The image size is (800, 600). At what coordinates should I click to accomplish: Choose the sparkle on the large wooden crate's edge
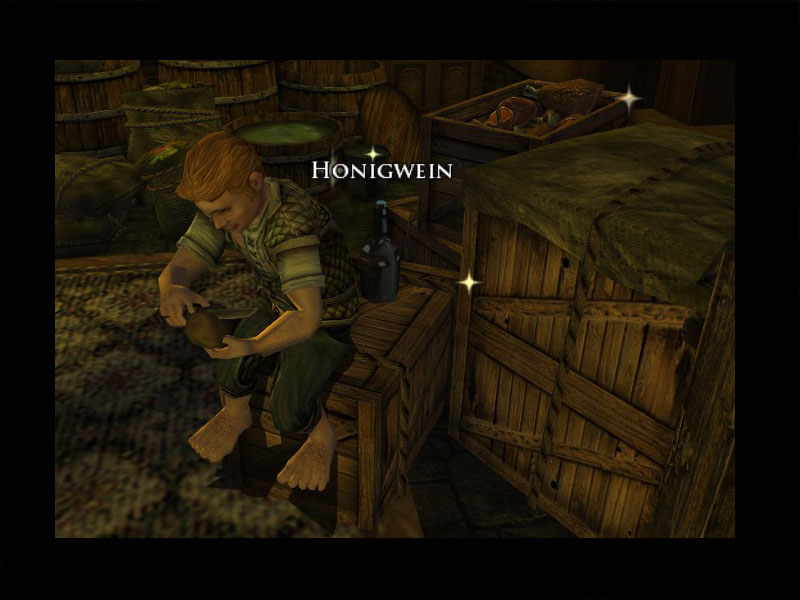click(468, 283)
